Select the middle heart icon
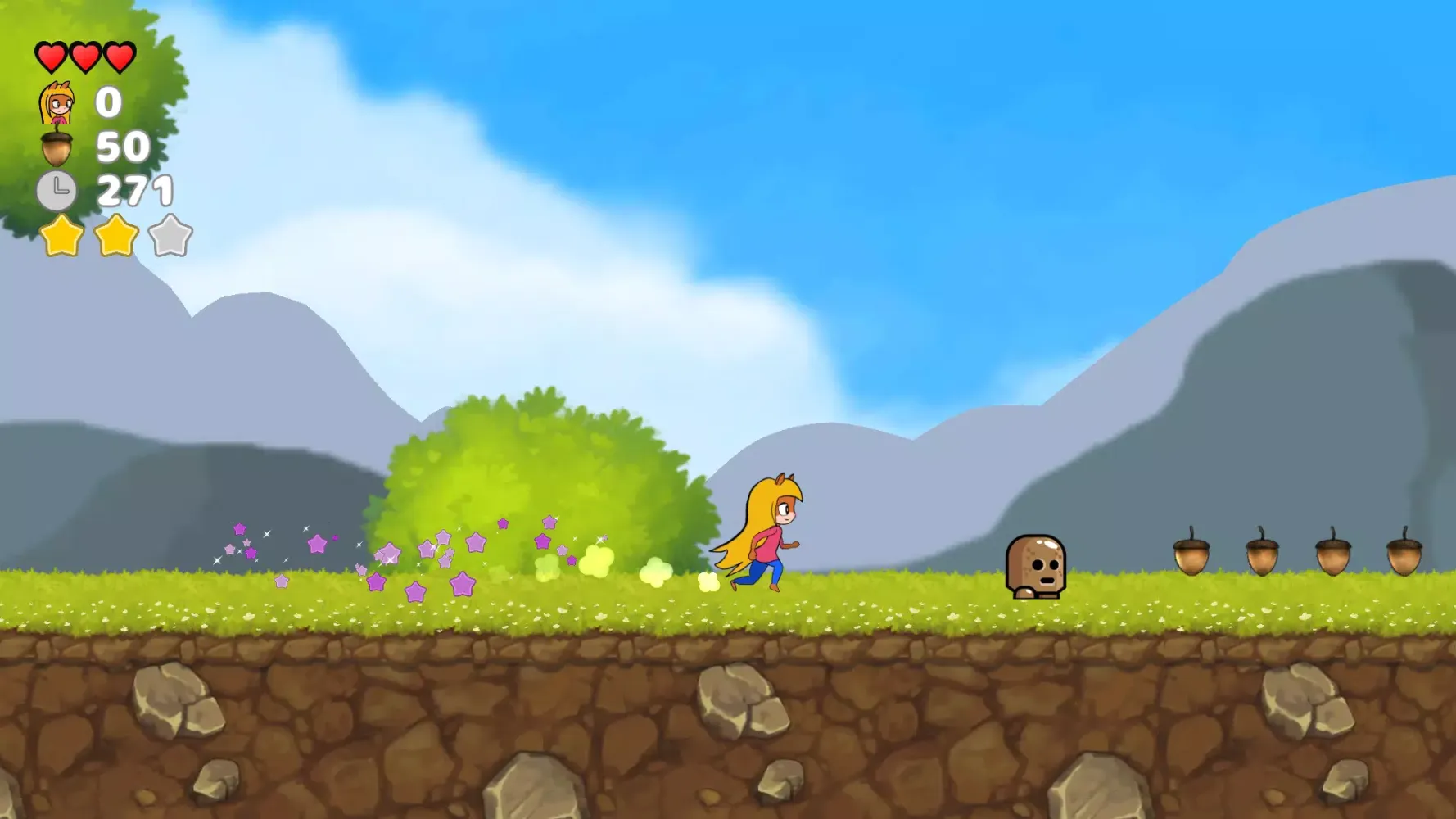 [x=87, y=56]
